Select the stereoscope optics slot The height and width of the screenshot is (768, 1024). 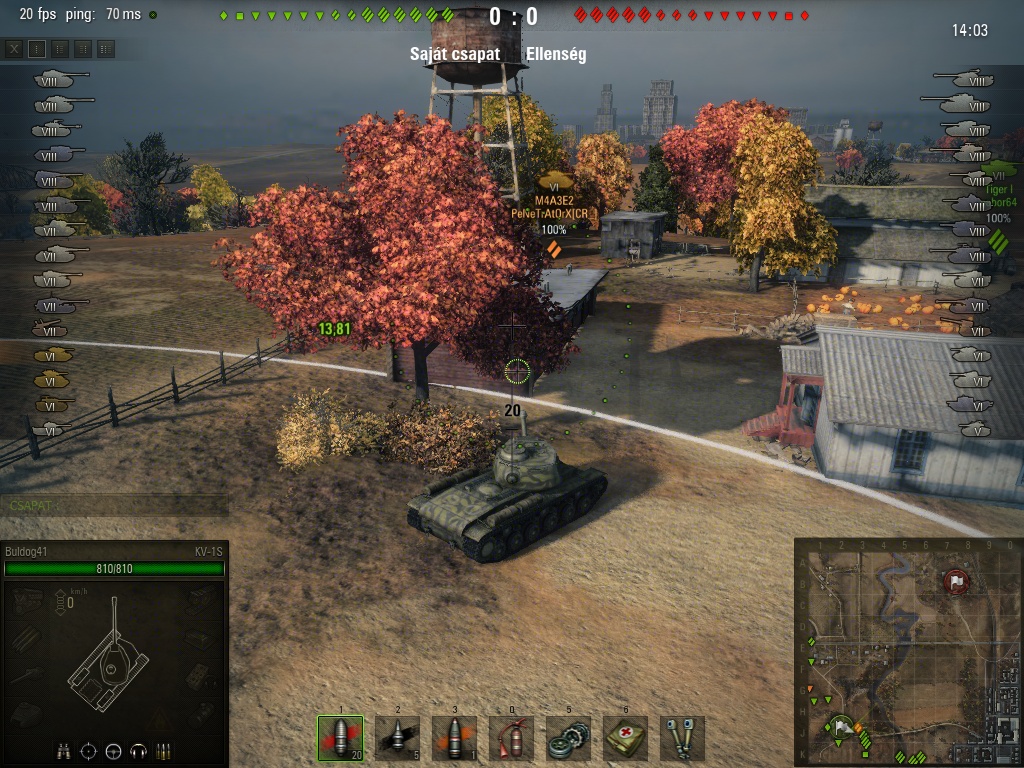[x=682, y=738]
